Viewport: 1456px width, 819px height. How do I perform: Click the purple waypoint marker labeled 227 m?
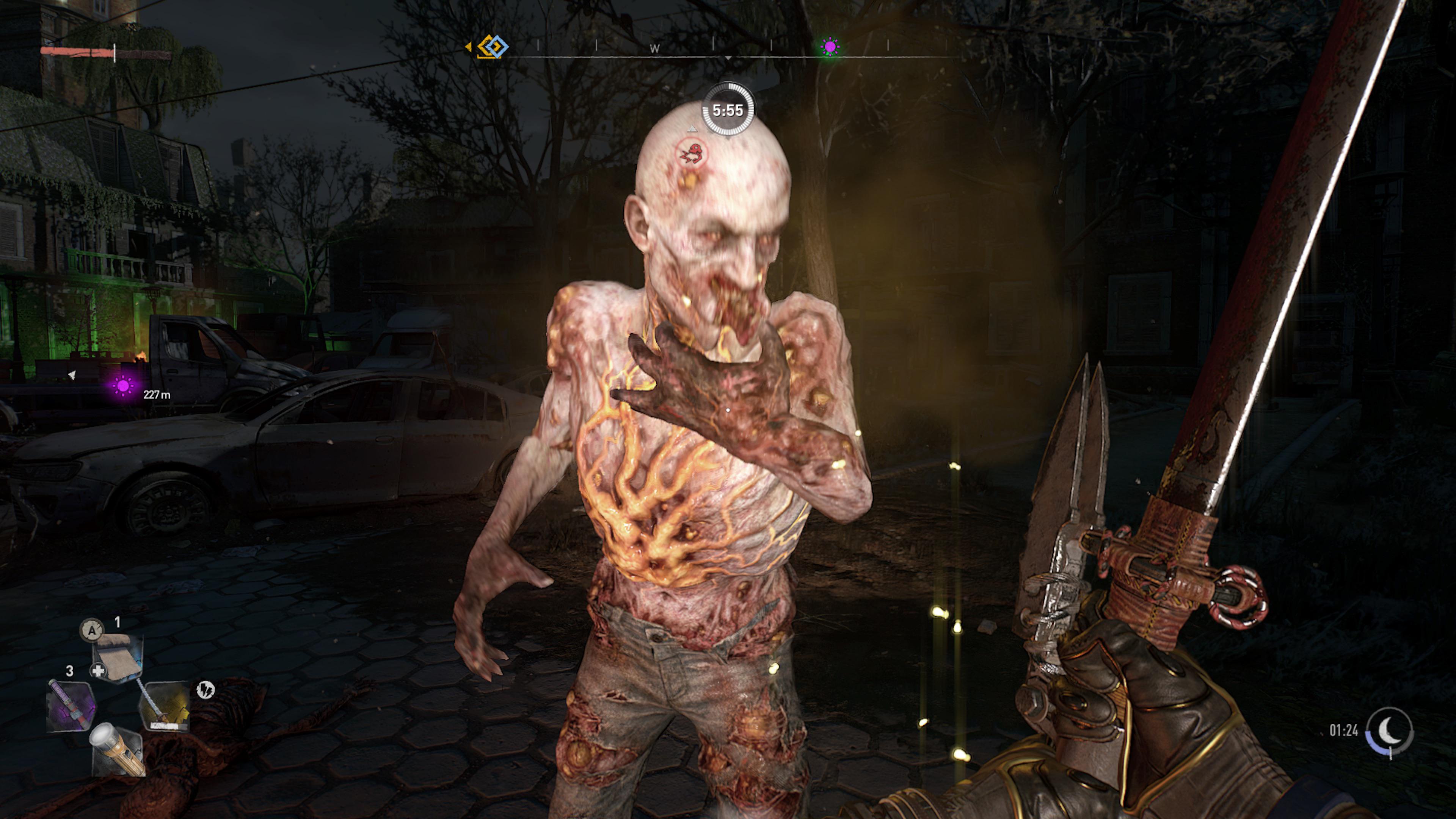pyautogui.click(x=123, y=387)
